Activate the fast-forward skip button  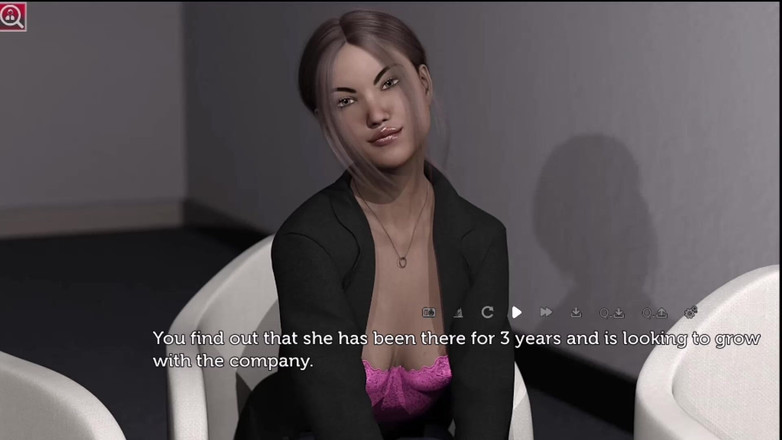pyautogui.click(x=546, y=313)
